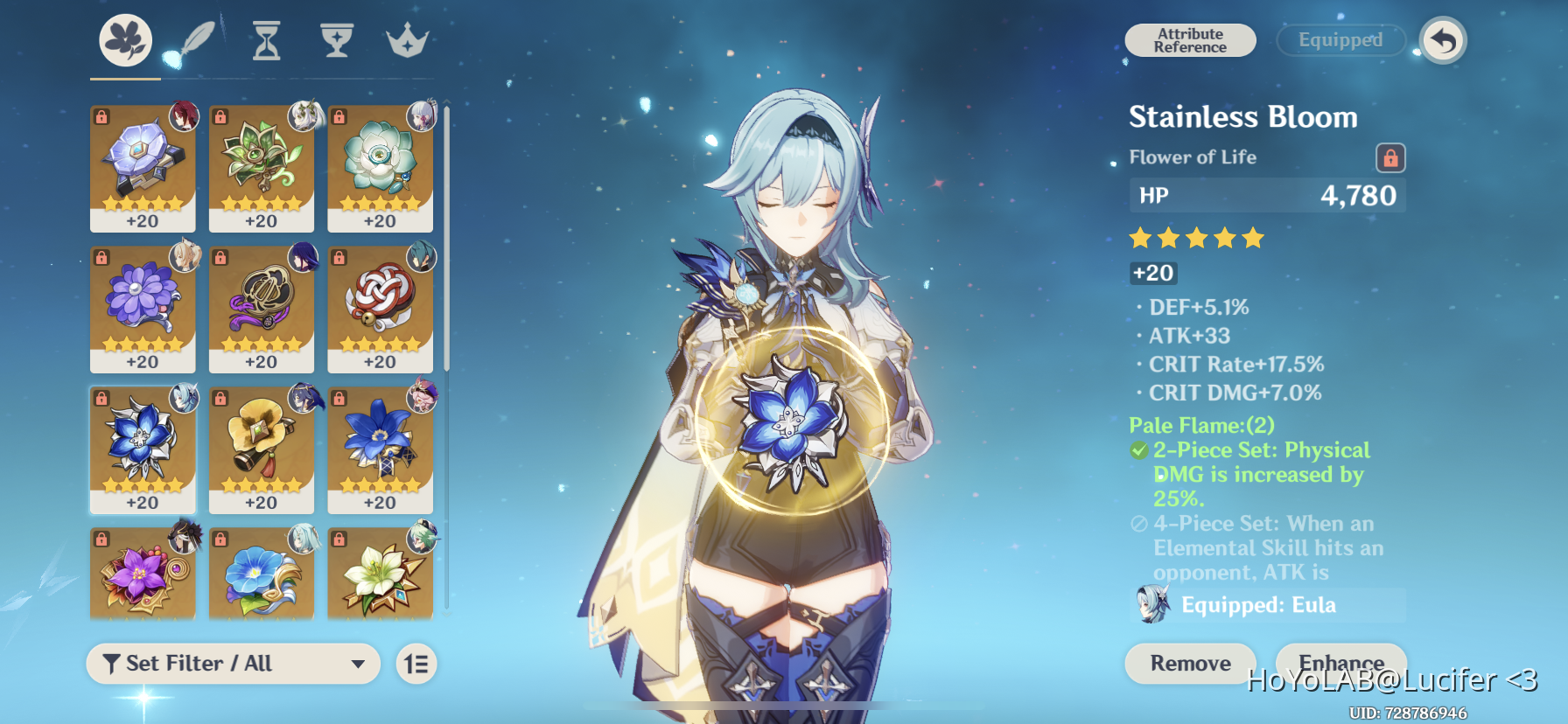
Task: Select the Goblet of Eonothem cup icon
Action: pos(337,38)
